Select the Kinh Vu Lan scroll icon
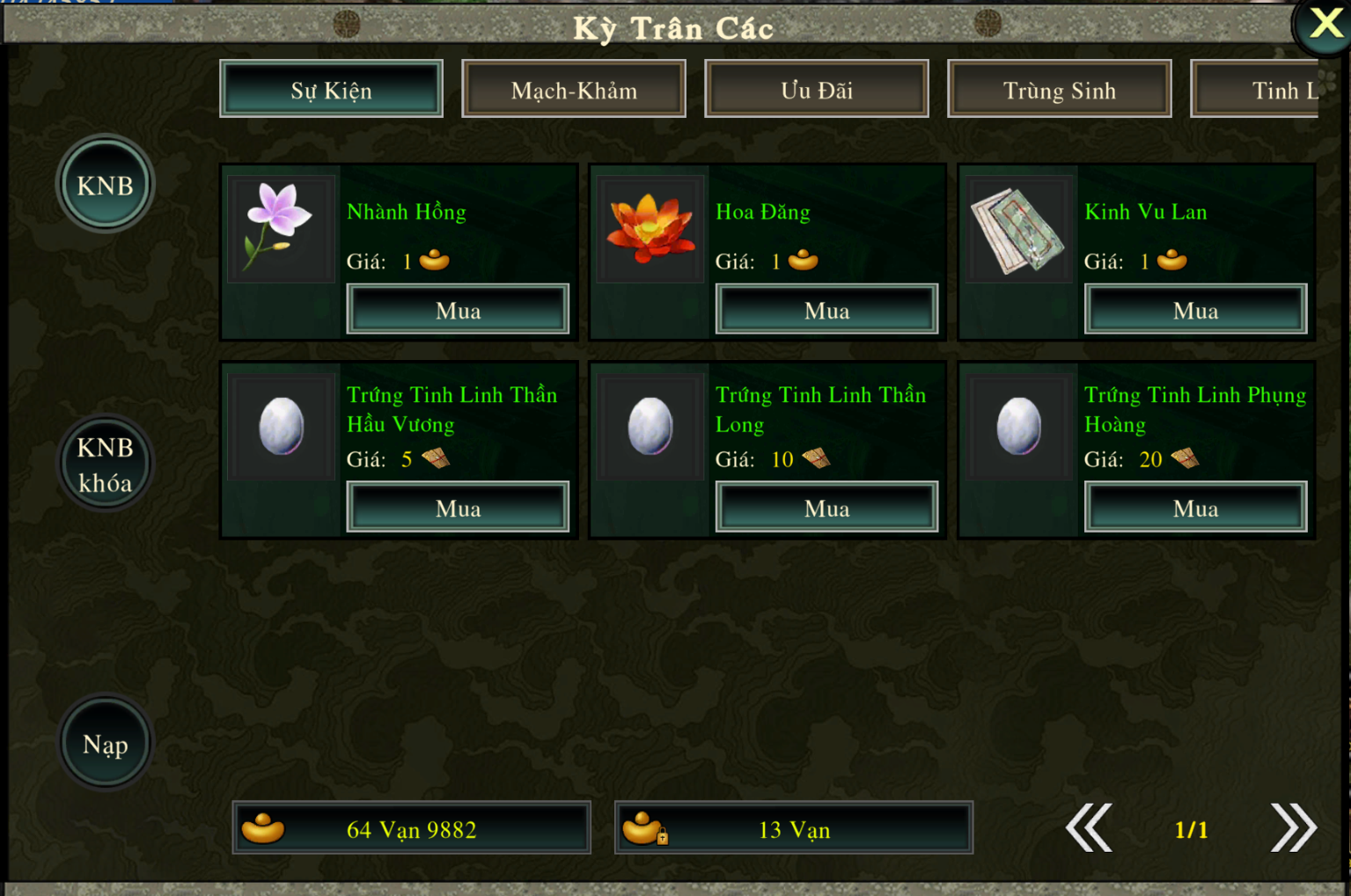The height and width of the screenshot is (896, 1351). click(1018, 230)
